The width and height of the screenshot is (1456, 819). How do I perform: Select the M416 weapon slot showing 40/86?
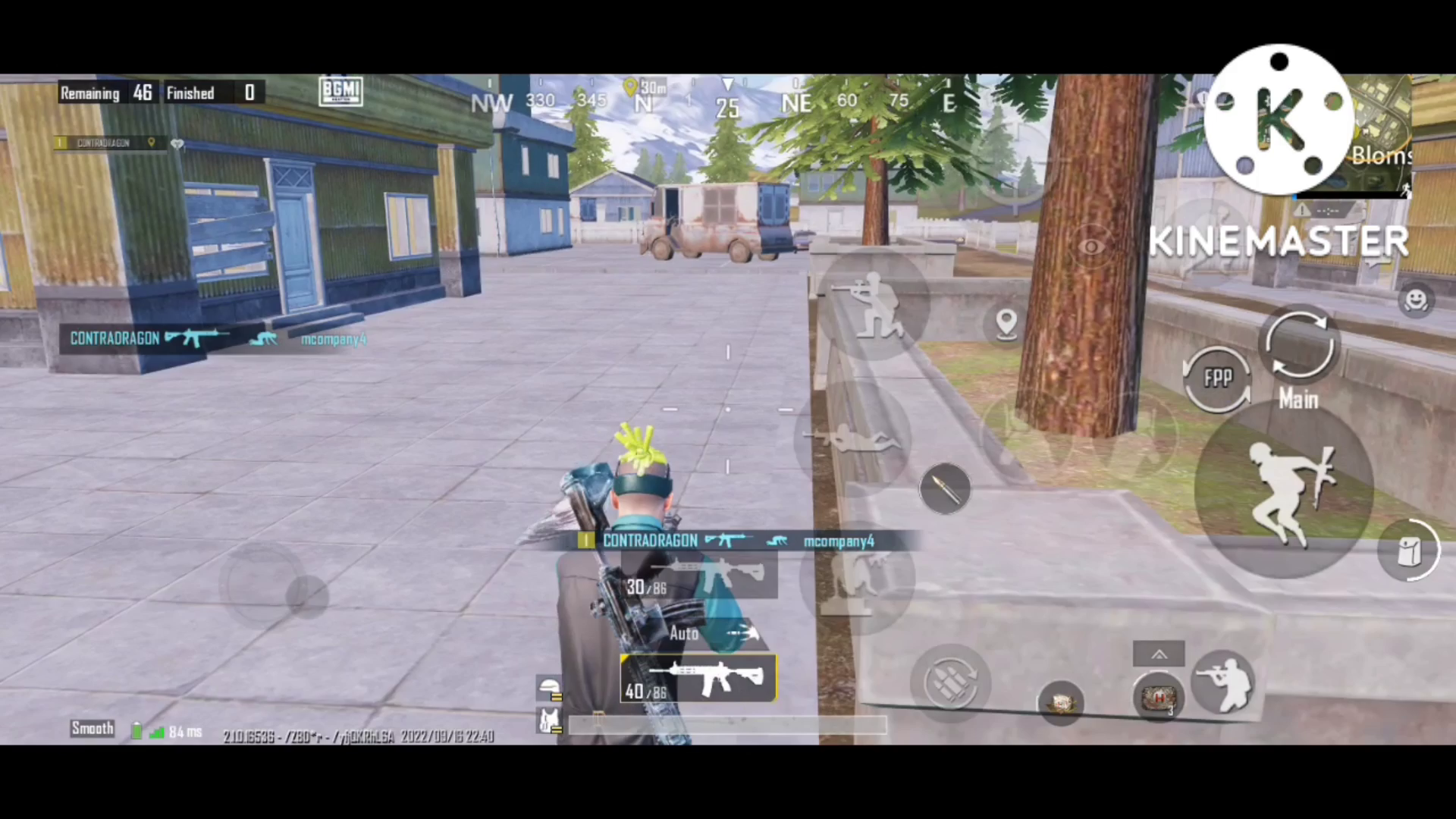point(698,679)
